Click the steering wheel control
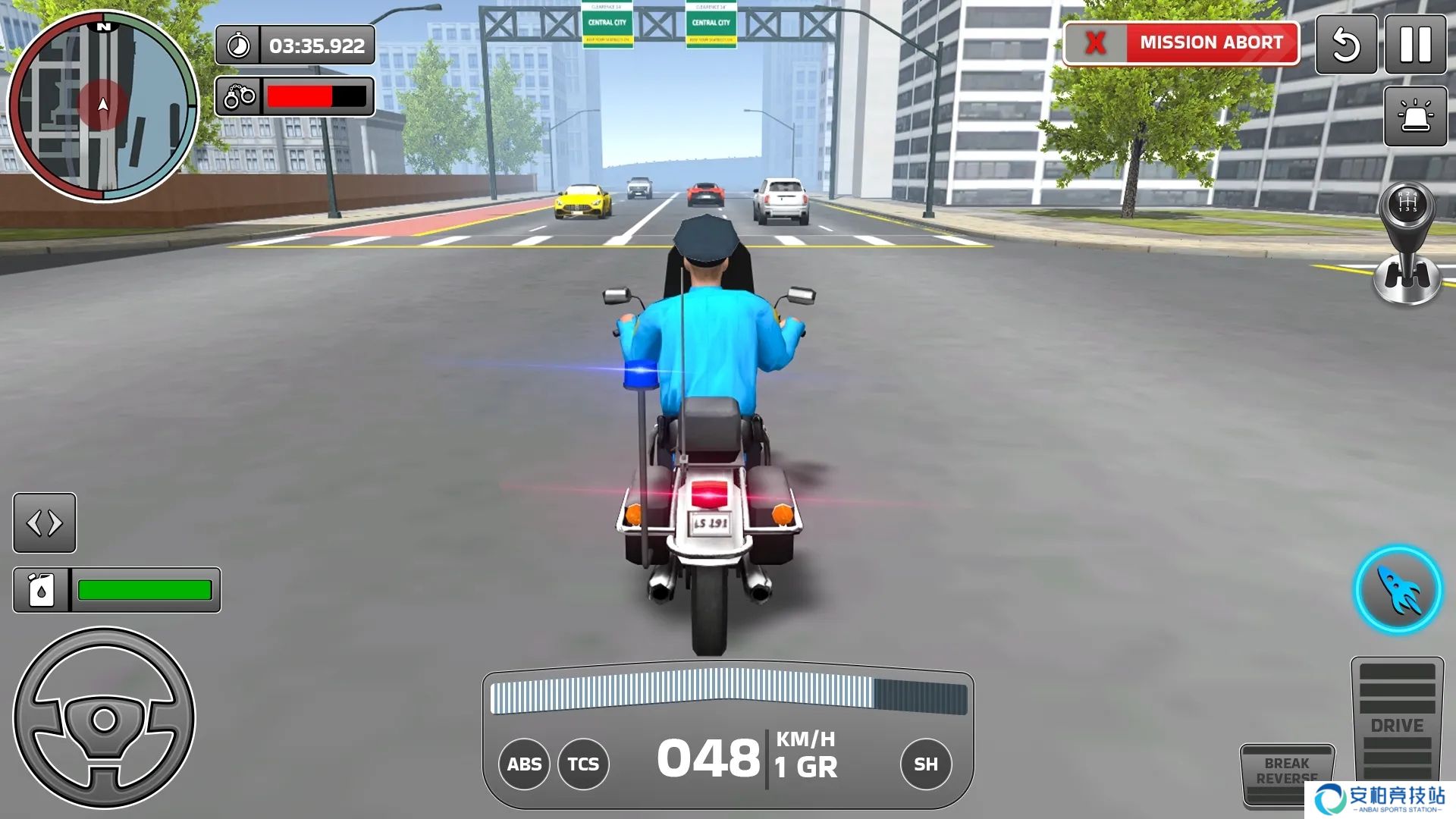The height and width of the screenshot is (819, 1456). pyautogui.click(x=105, y=718)
